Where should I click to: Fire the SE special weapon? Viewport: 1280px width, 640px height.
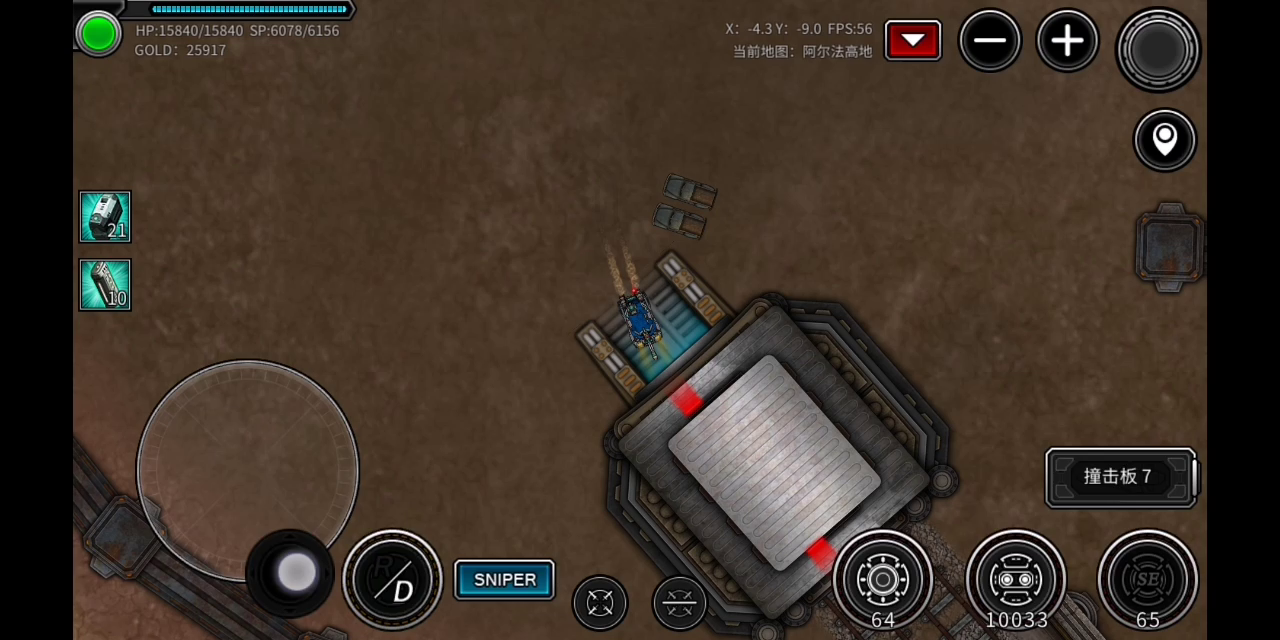(x=1147, y=579)
